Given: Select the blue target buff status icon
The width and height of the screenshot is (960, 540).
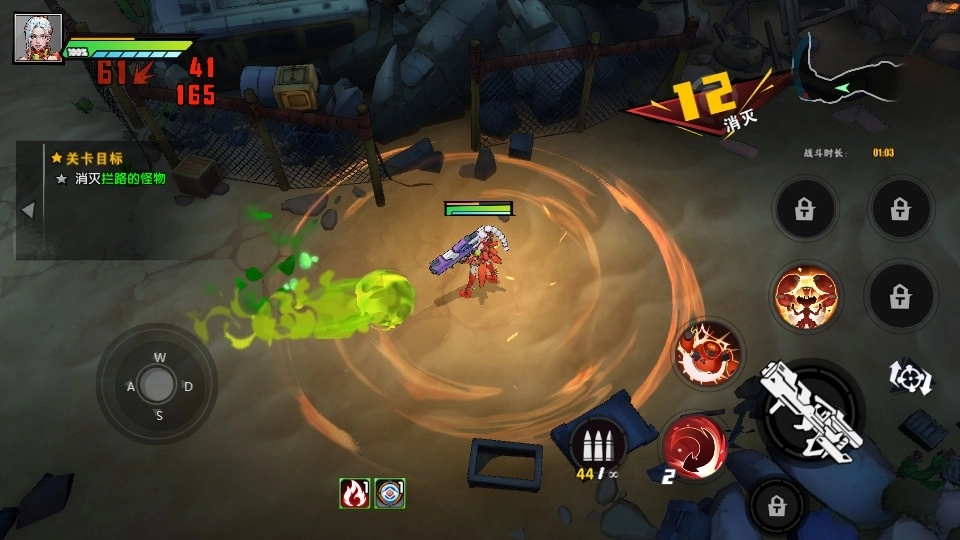Looking at the screenshot, I should pos(389,493).
